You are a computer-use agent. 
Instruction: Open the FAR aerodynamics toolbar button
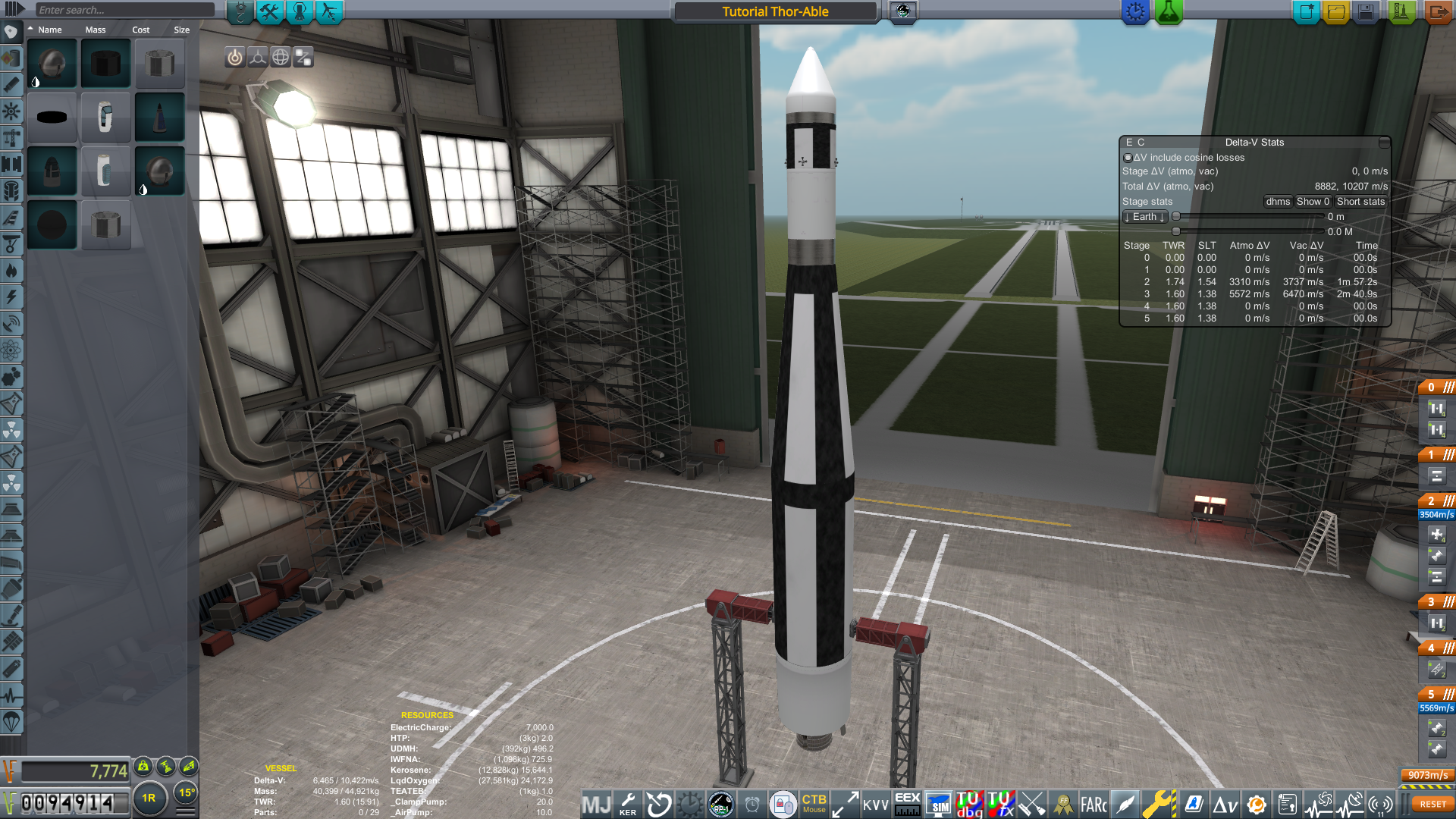(1093, 804)
